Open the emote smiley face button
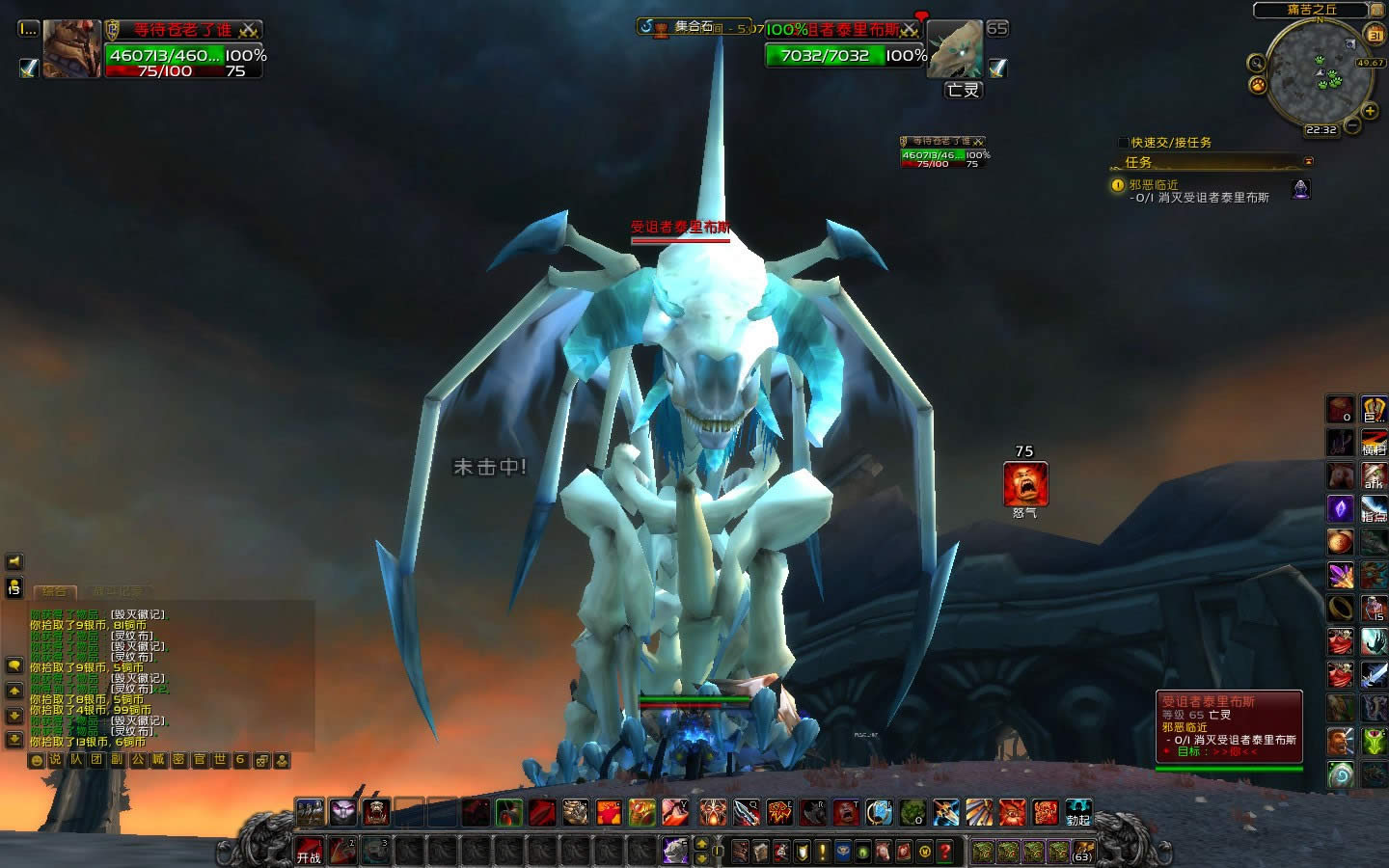 37,760
